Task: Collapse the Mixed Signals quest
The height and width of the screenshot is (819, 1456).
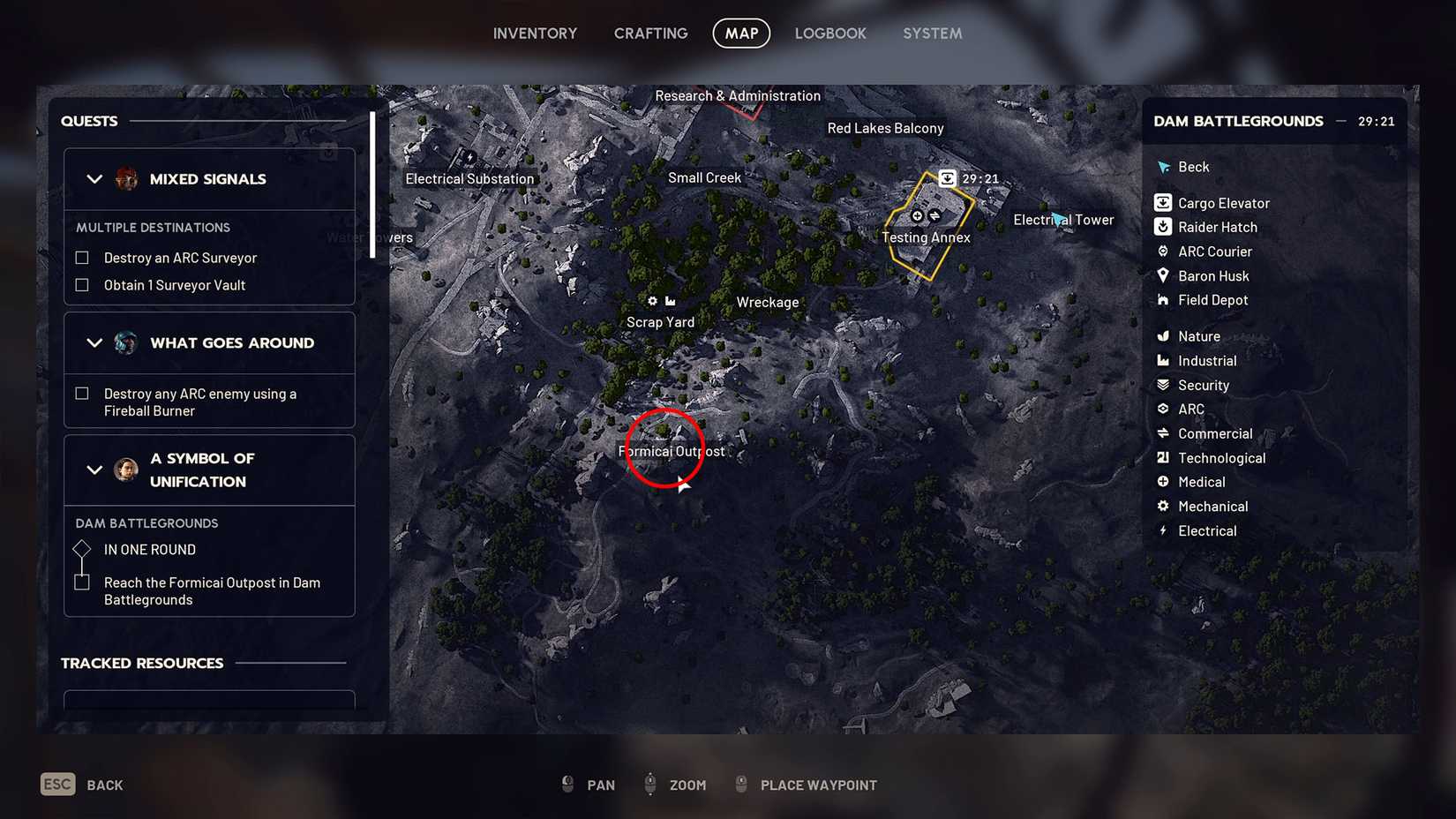Action: tap(94, 178)
